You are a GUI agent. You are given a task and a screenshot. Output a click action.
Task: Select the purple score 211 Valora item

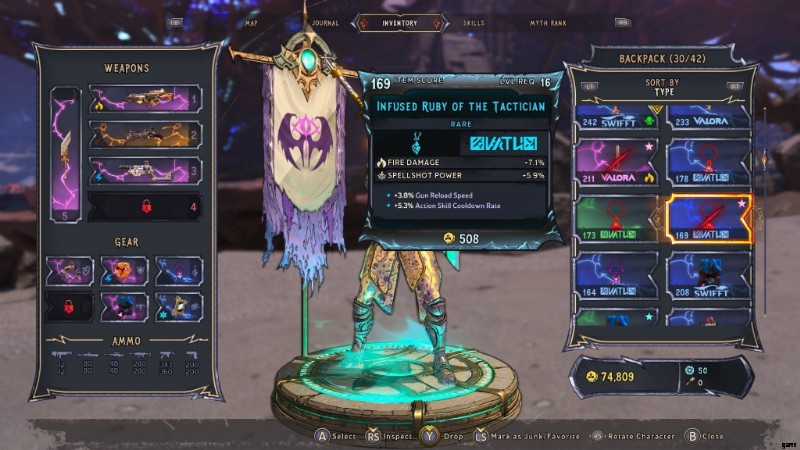(x=616, y=164)
